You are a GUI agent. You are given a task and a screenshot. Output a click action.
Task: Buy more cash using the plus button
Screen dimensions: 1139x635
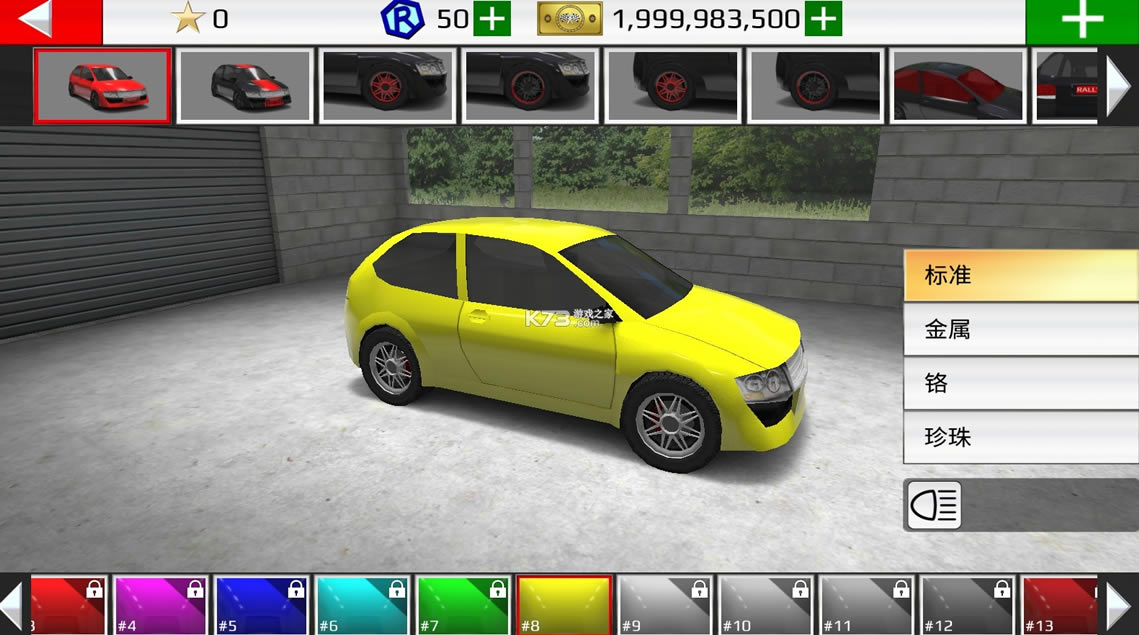pyautogui.click(x=823, y=19)
